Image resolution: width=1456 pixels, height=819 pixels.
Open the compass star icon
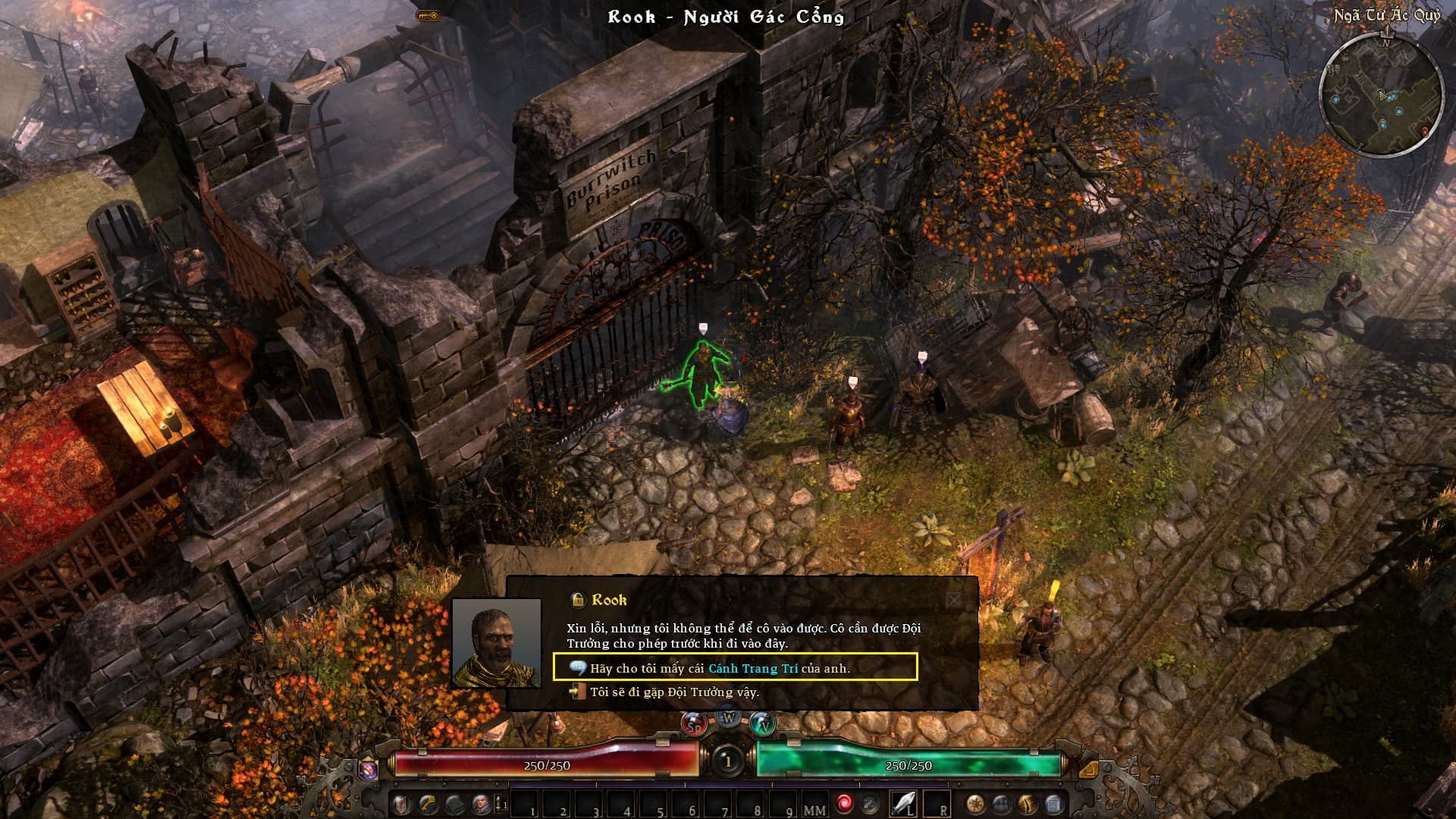[x=975, y=804]
